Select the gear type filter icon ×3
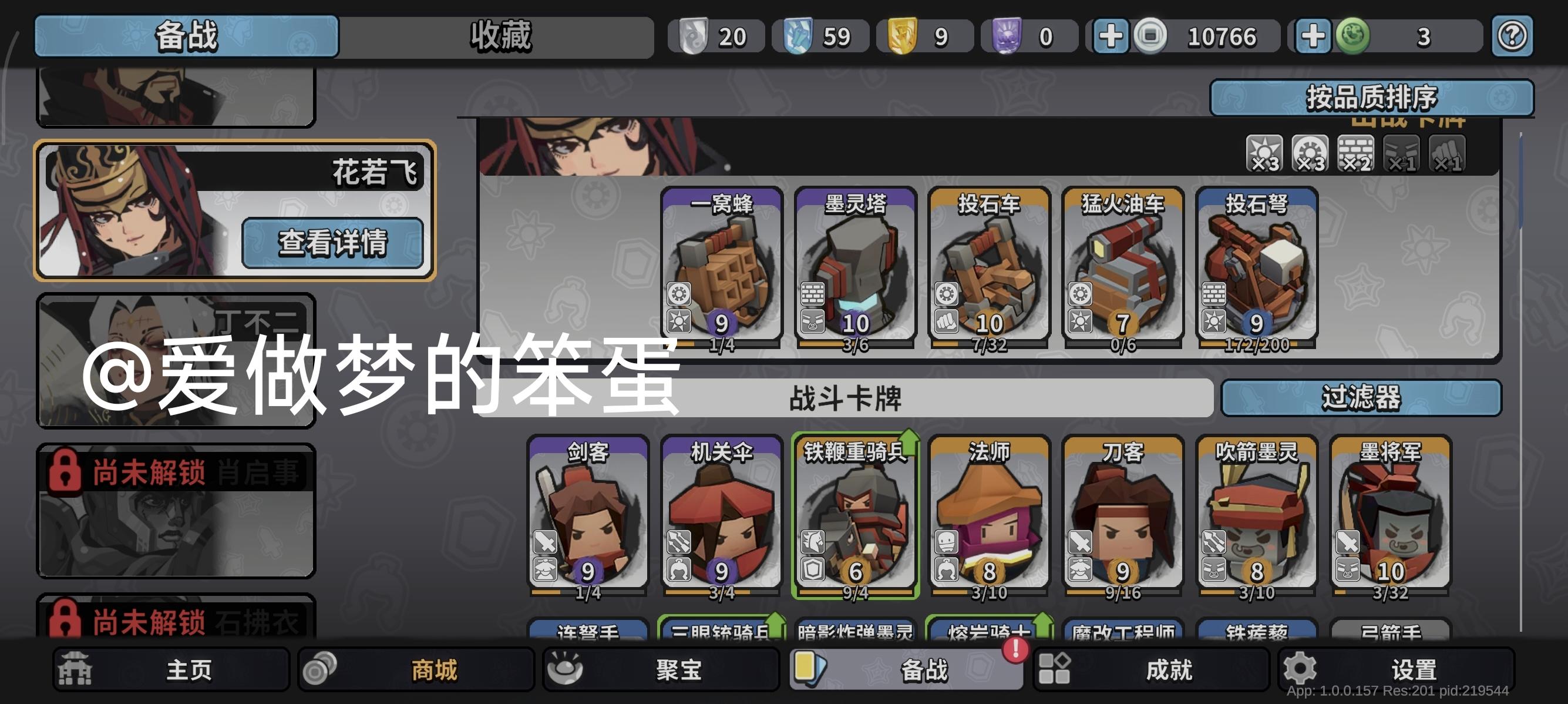The image size is (1568, 704). coord(1310,153)
